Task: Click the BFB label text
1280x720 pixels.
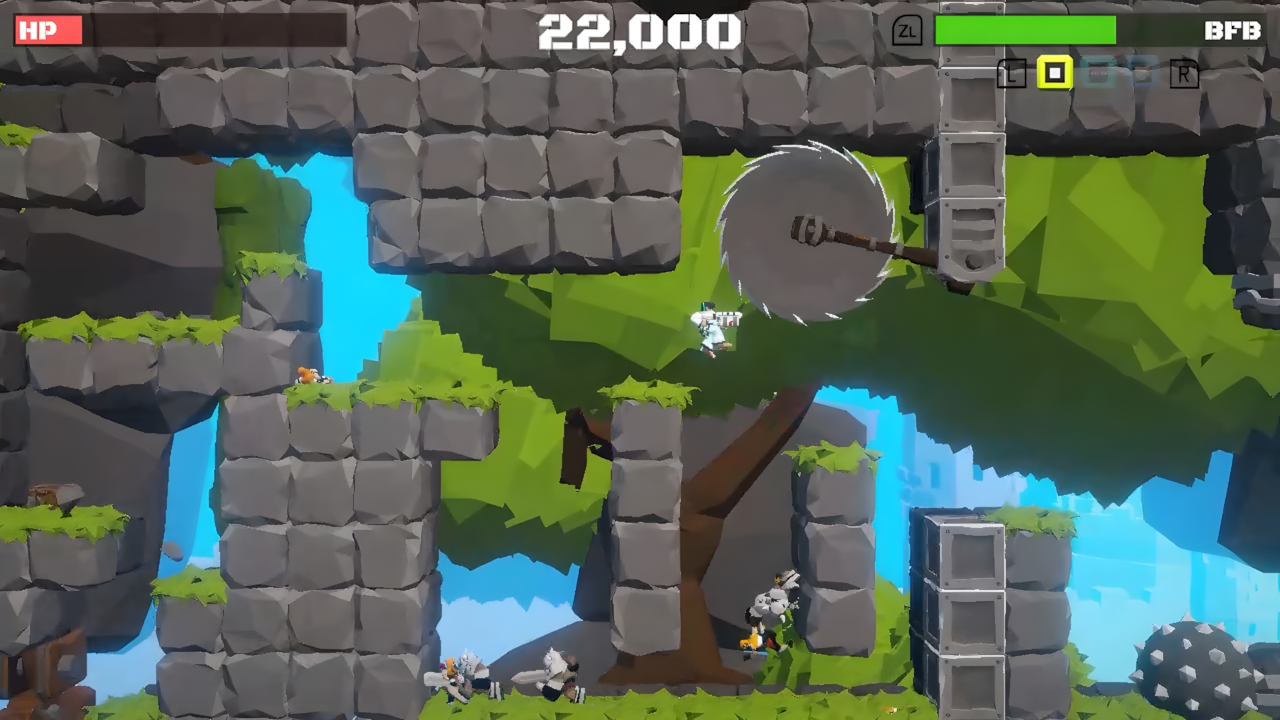Action: click(1235, 31)
